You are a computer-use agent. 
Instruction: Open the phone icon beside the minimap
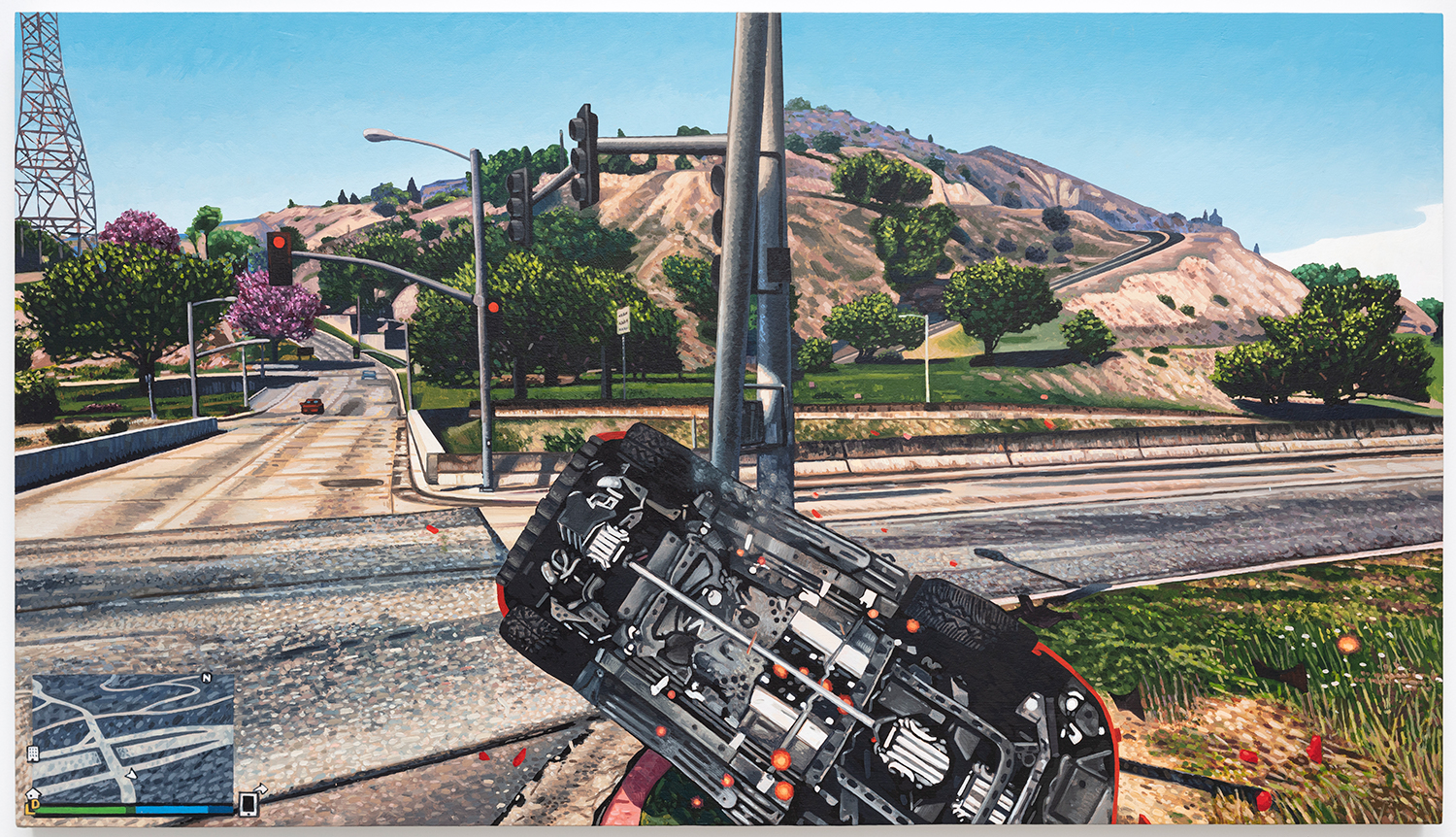tap(248, 803)
